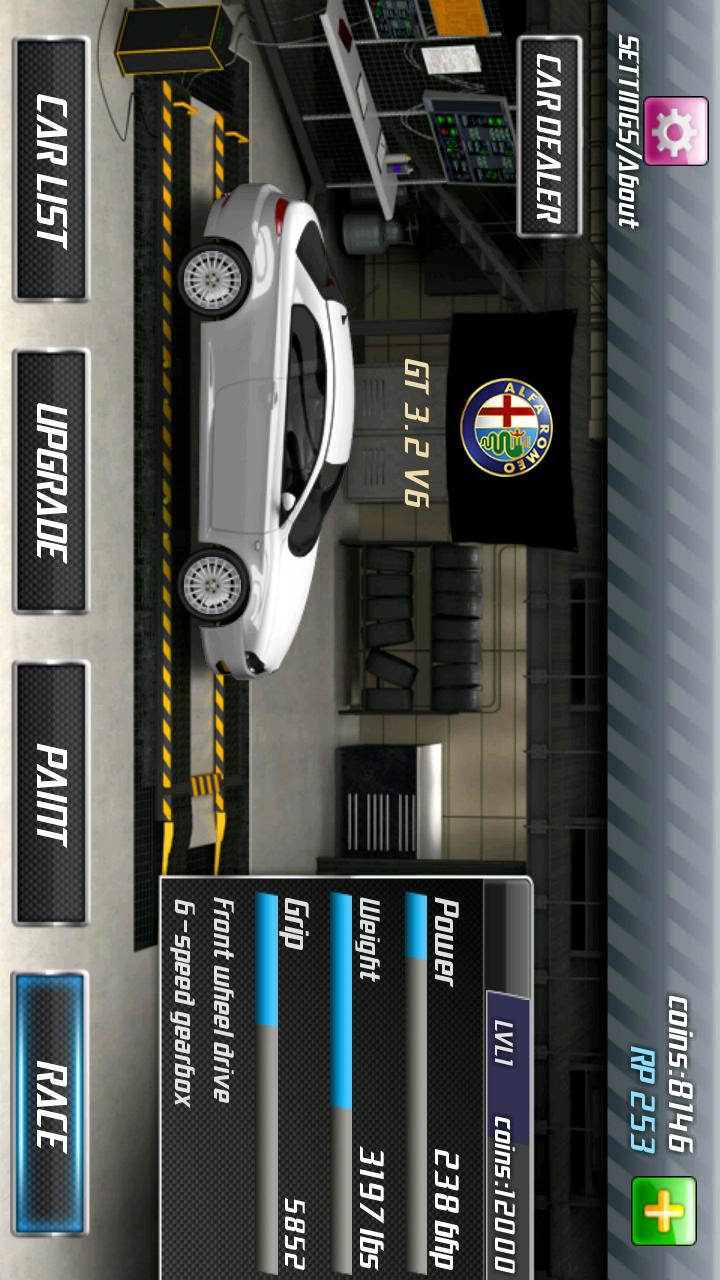The width and height of the screenshot is (720, 1280).
Task: Open the Car List menu
Action: point(50,168)
